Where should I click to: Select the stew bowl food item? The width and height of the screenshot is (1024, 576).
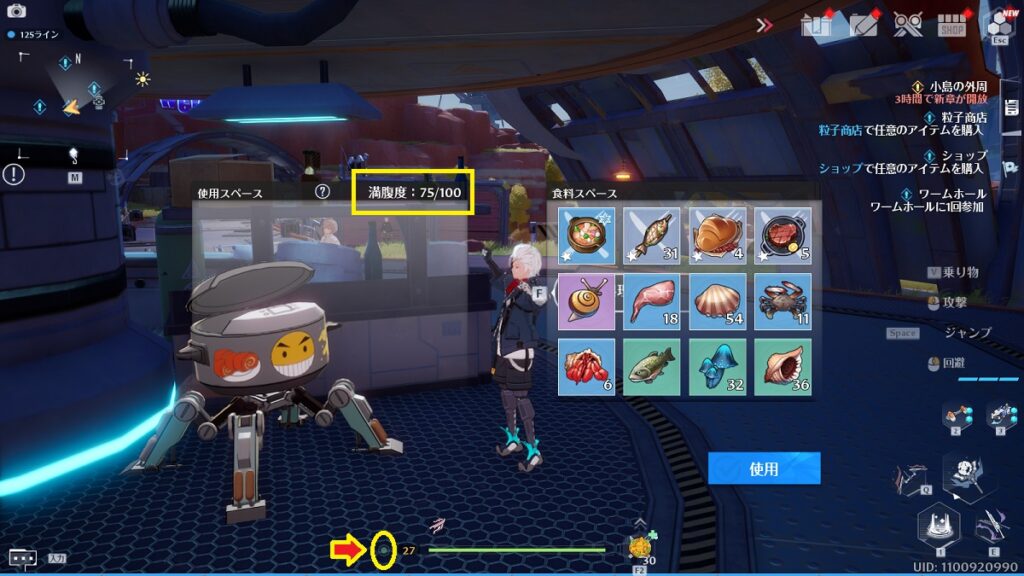coord(586,236)
